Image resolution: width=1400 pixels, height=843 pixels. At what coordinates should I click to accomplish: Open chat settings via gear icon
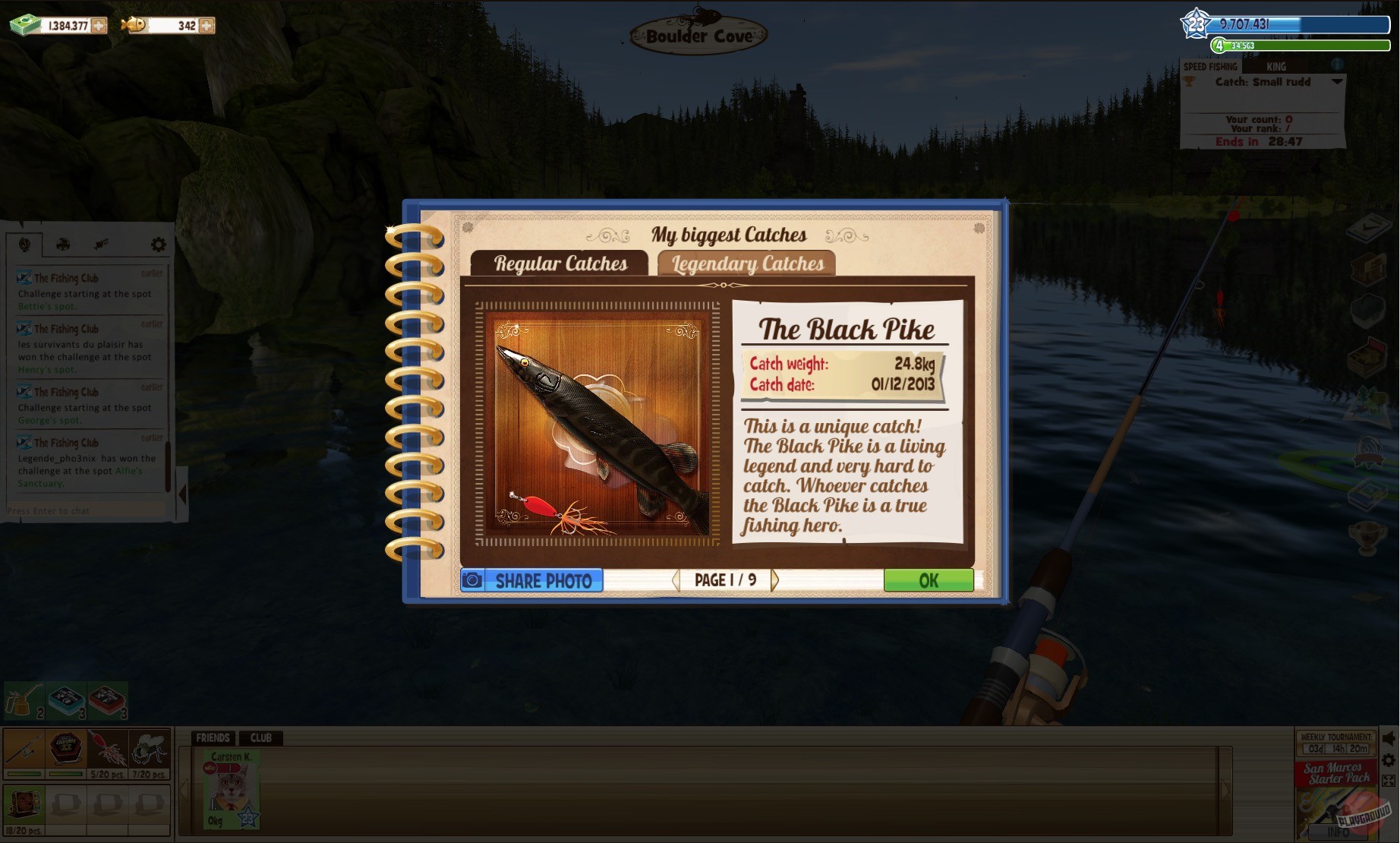coord(158,244)
